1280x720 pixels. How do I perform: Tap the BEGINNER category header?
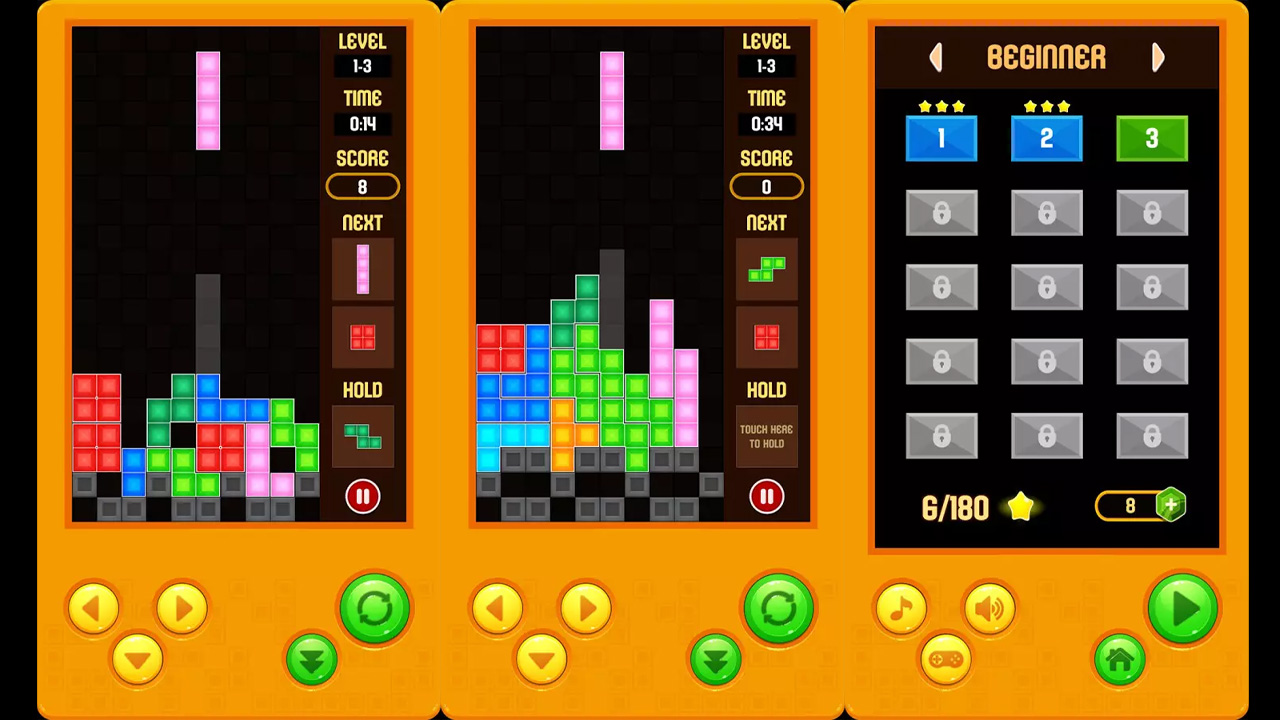(x=1046, y=57)
